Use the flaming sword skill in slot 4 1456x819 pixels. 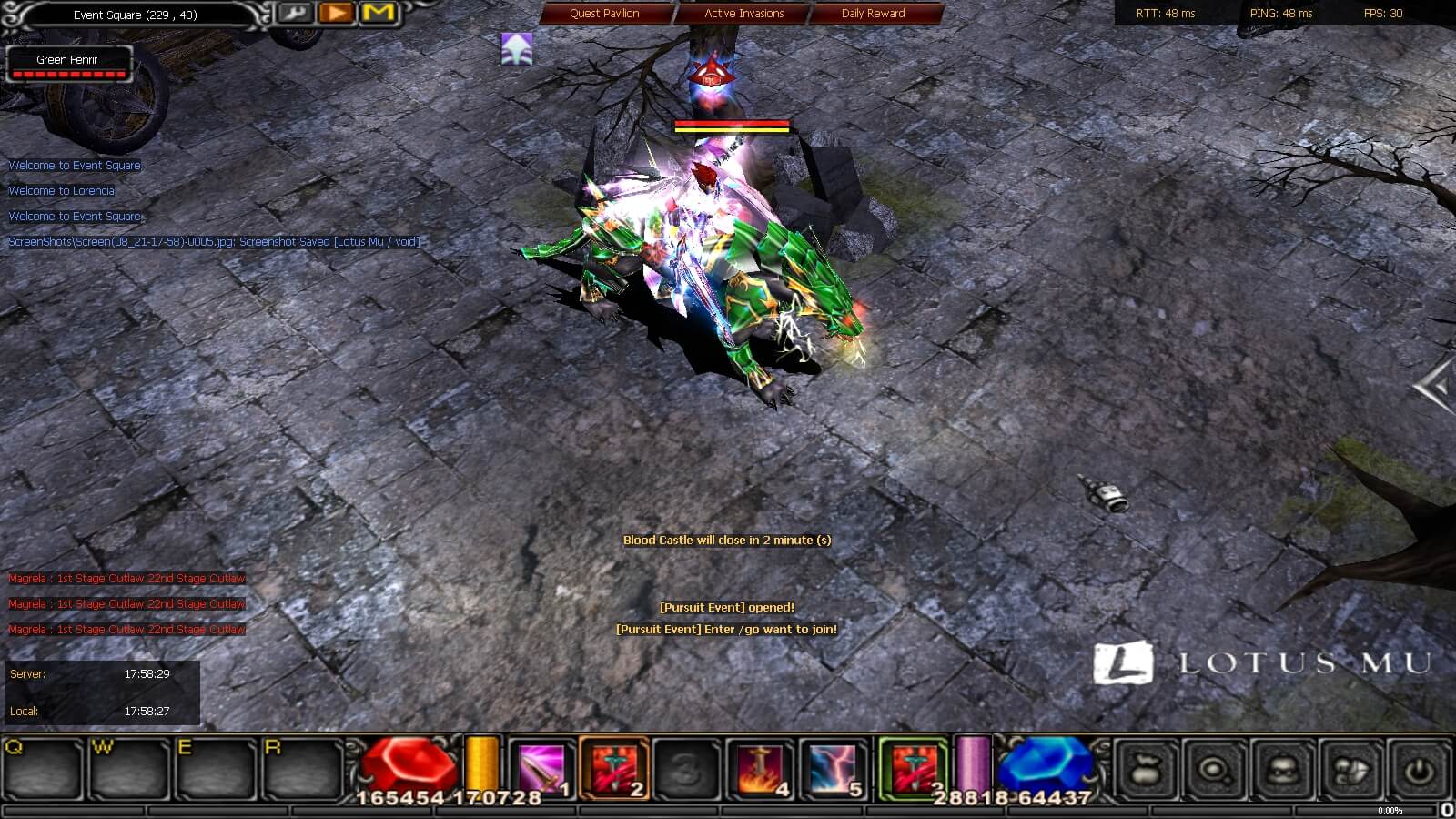coord(761,769)
